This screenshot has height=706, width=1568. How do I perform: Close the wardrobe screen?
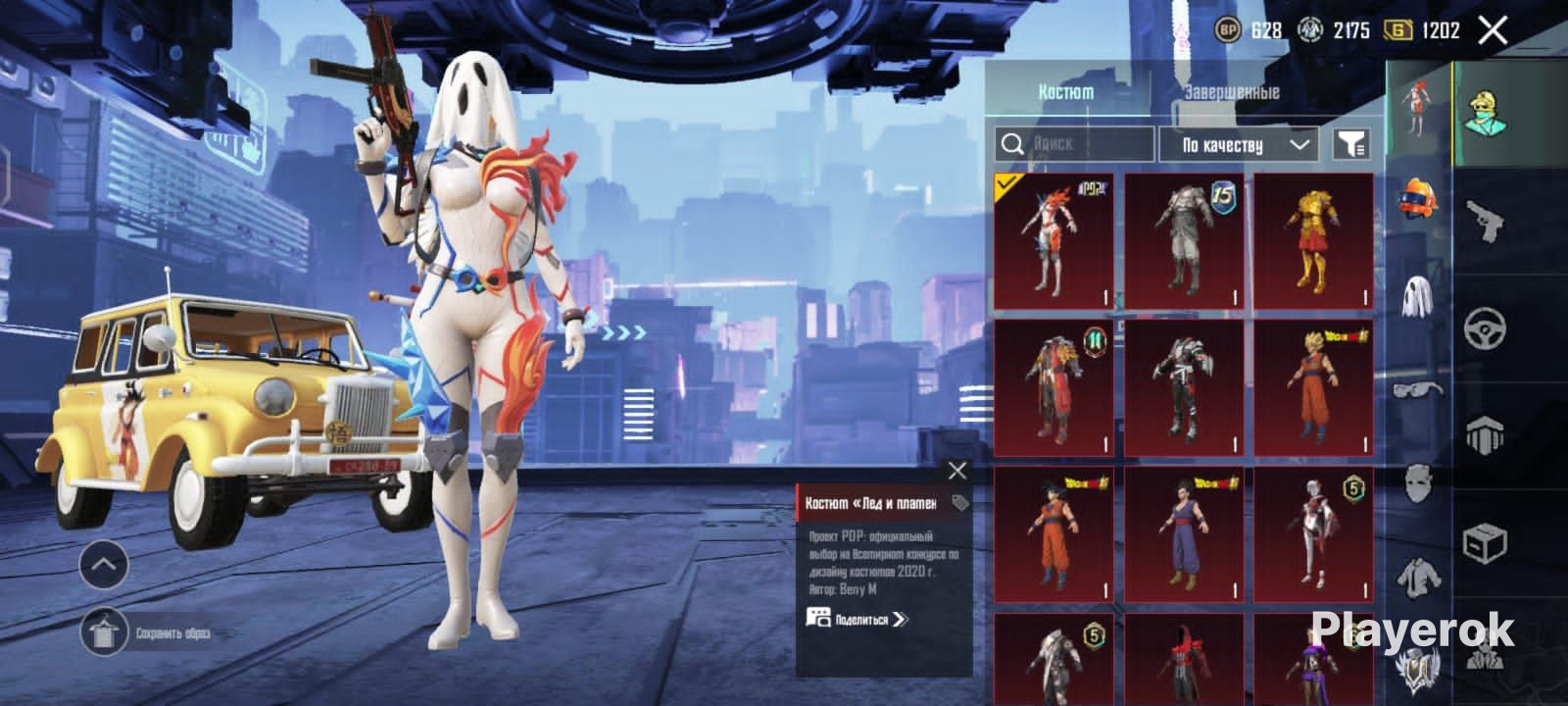(x=1493, y=31)
